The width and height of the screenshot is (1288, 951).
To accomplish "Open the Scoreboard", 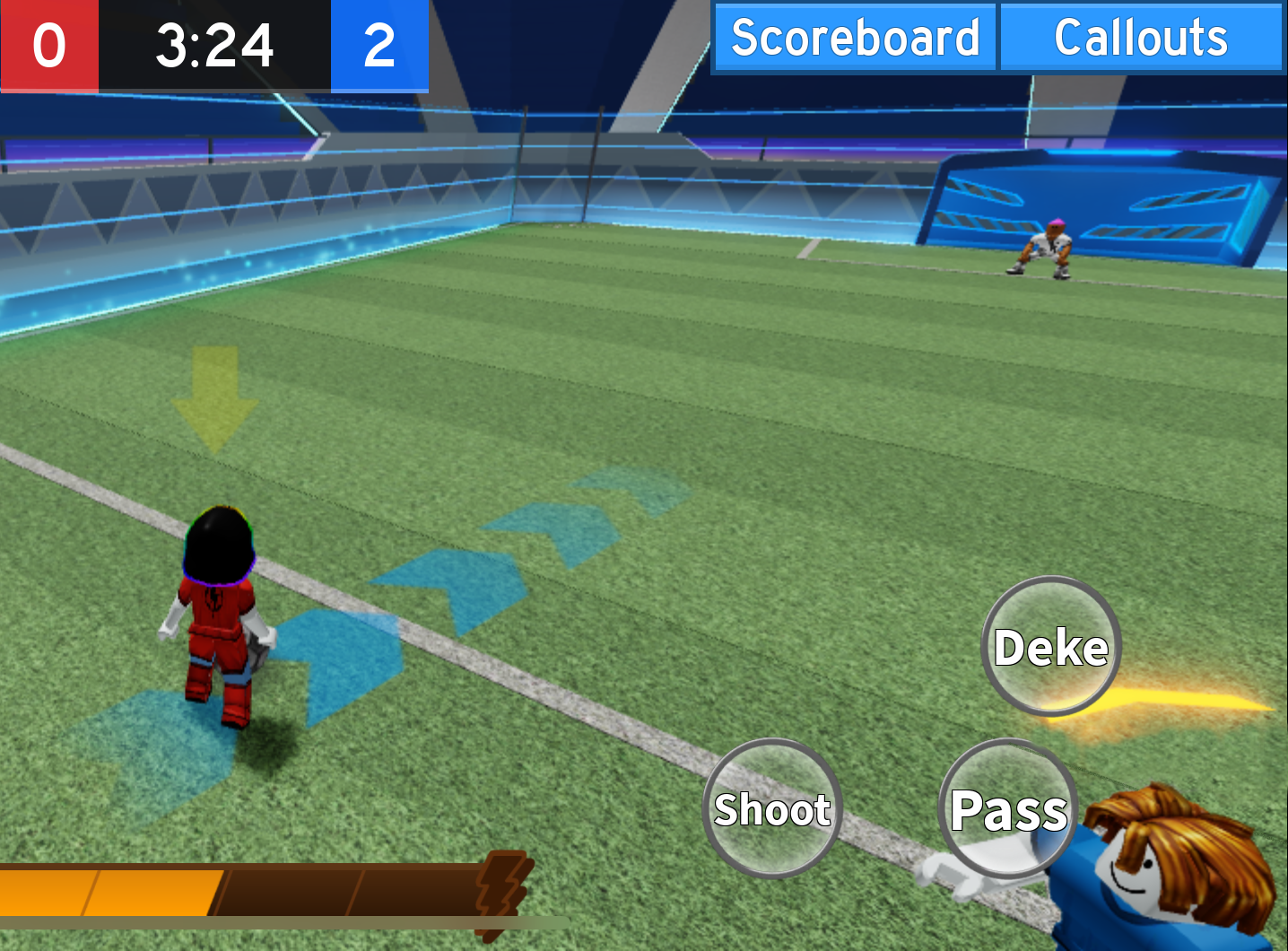I will point(854,38).
